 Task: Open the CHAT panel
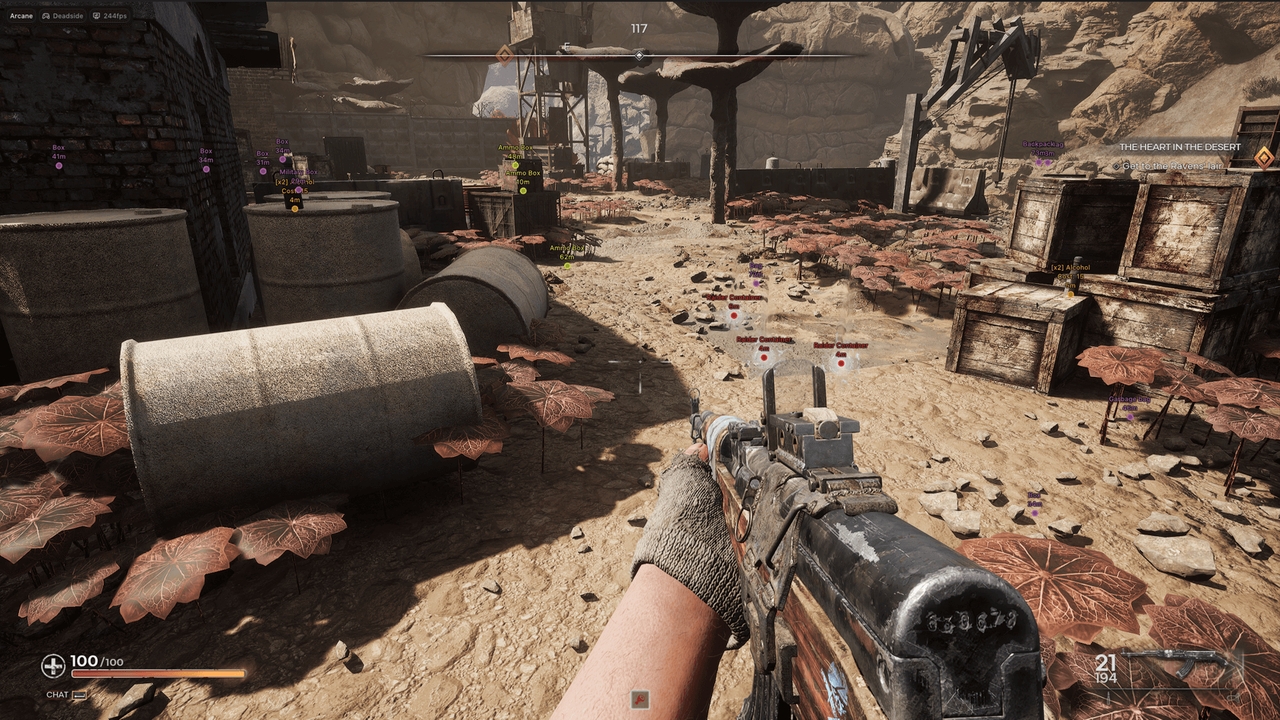[x=57, y=695]
